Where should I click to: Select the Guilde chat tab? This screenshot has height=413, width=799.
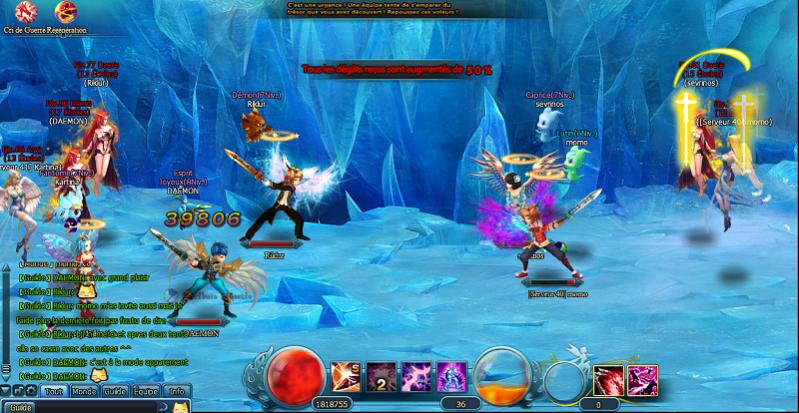(115, 391)
